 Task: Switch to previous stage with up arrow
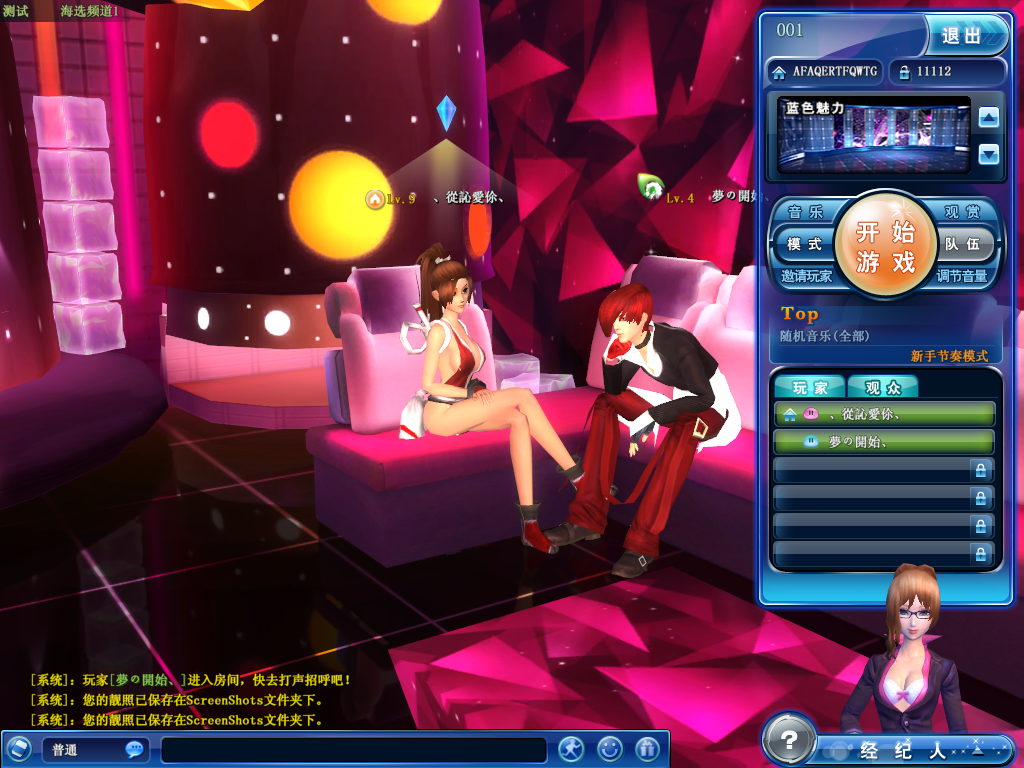(989, 118)
